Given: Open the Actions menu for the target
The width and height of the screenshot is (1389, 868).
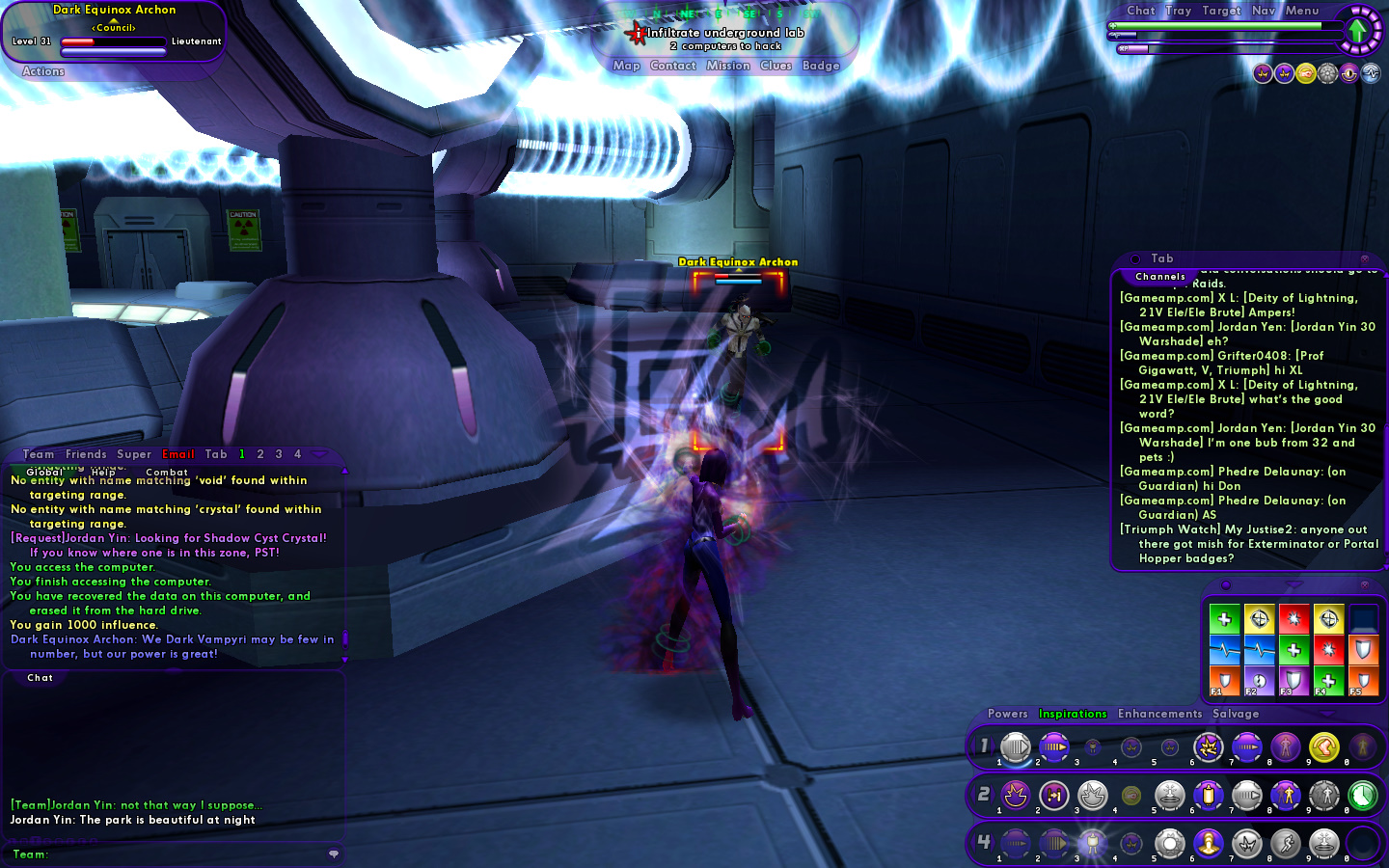Looking at the screenshot, I should 43,71.
